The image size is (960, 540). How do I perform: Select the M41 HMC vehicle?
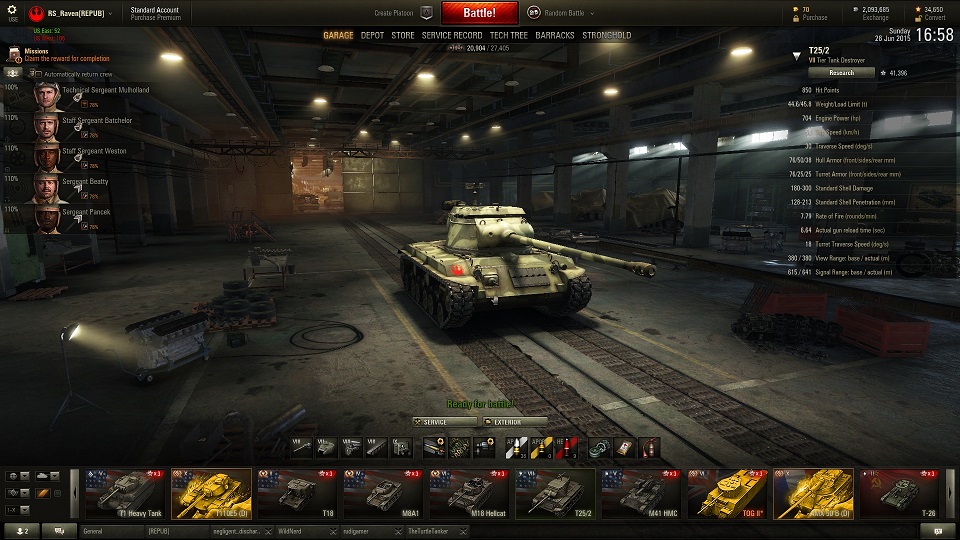pyautogui.click(x=641, y=493)
